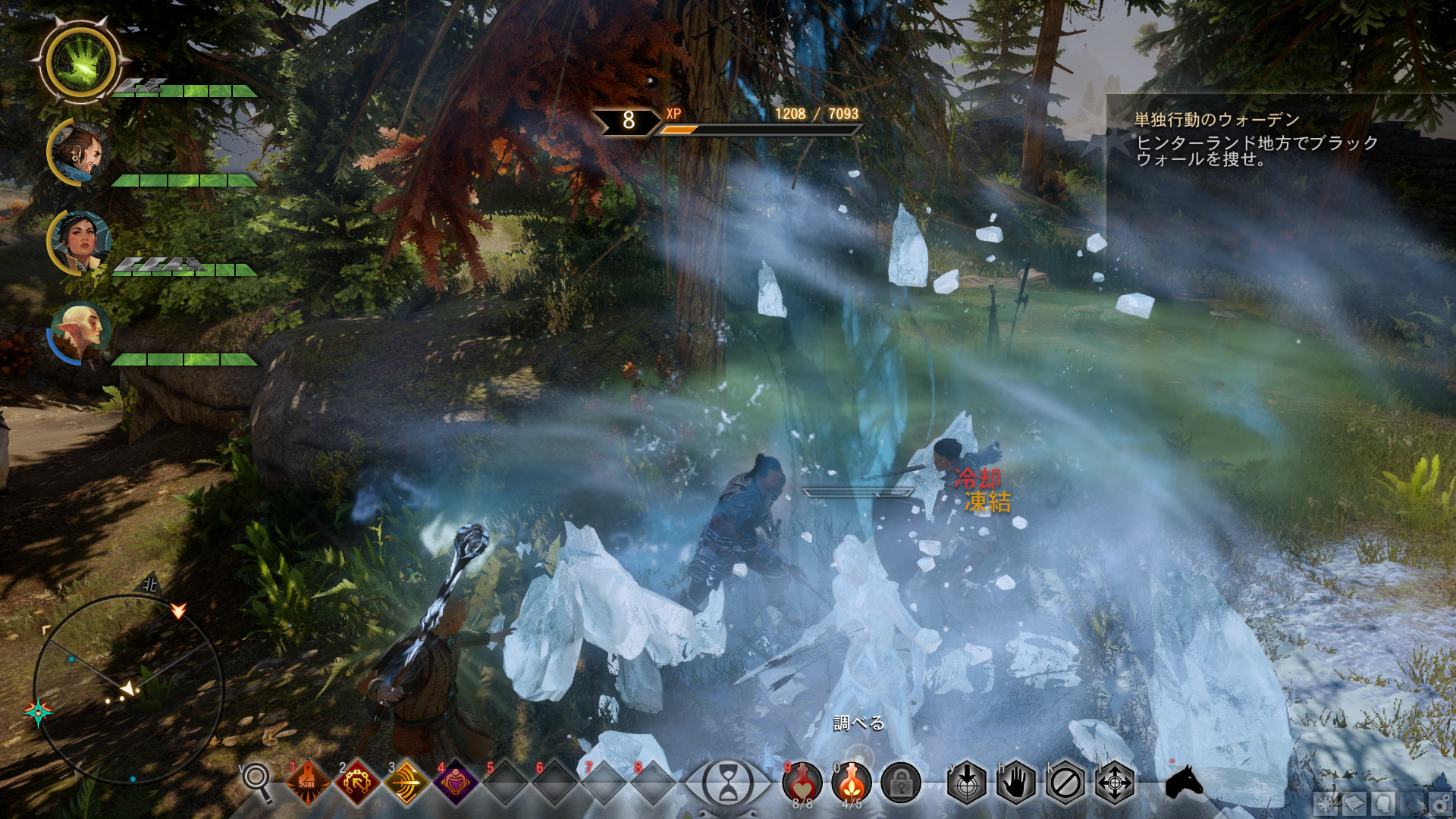Summon the mount with the horse icon
This screenshot has width=1456, height=819.
coord(1184,783)
